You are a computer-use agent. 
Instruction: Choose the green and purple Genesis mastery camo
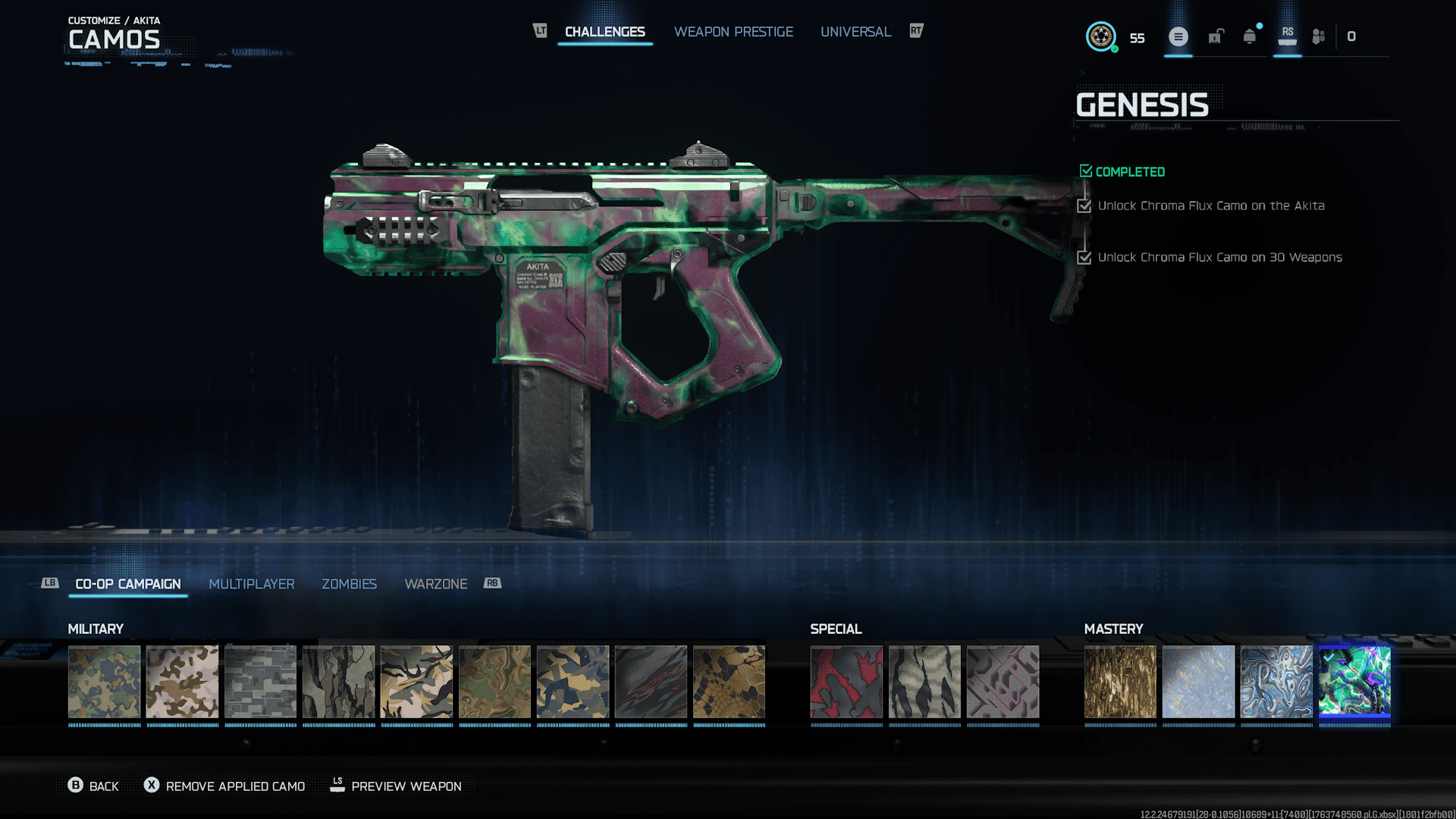[x=1354, y=681]
